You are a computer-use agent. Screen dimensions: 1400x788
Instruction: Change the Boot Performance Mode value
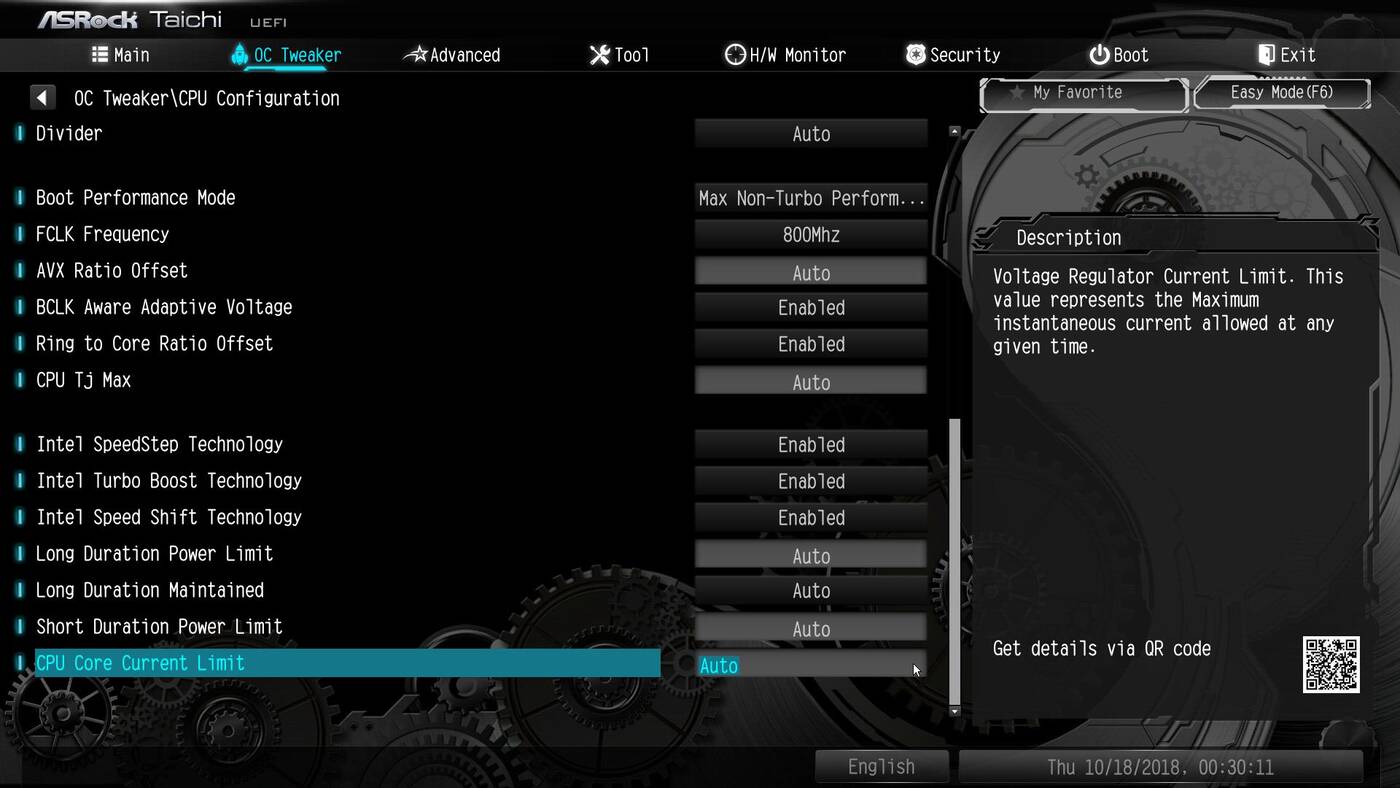tap(811, 198)
